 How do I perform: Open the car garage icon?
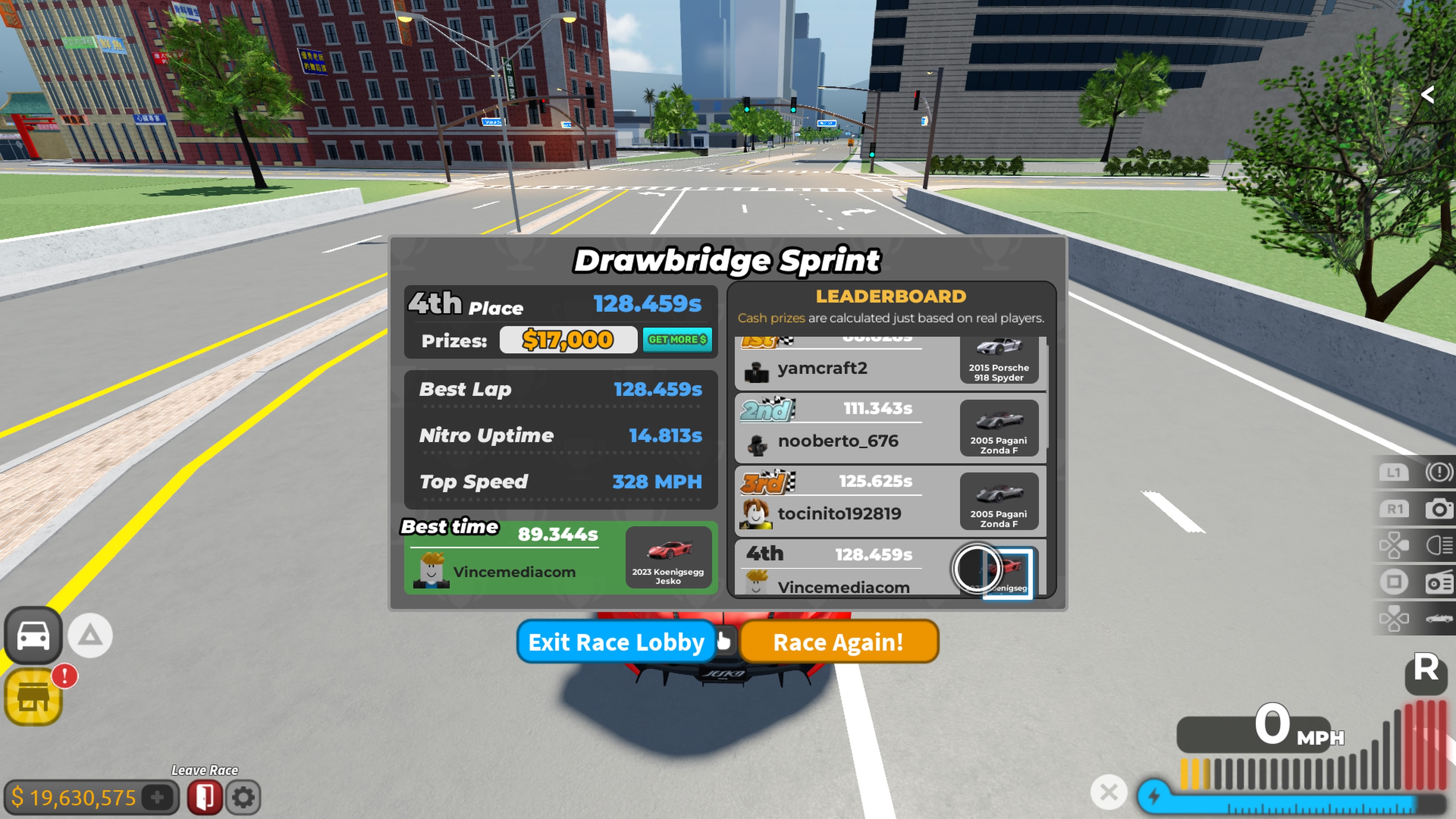(x=33, y=636)
